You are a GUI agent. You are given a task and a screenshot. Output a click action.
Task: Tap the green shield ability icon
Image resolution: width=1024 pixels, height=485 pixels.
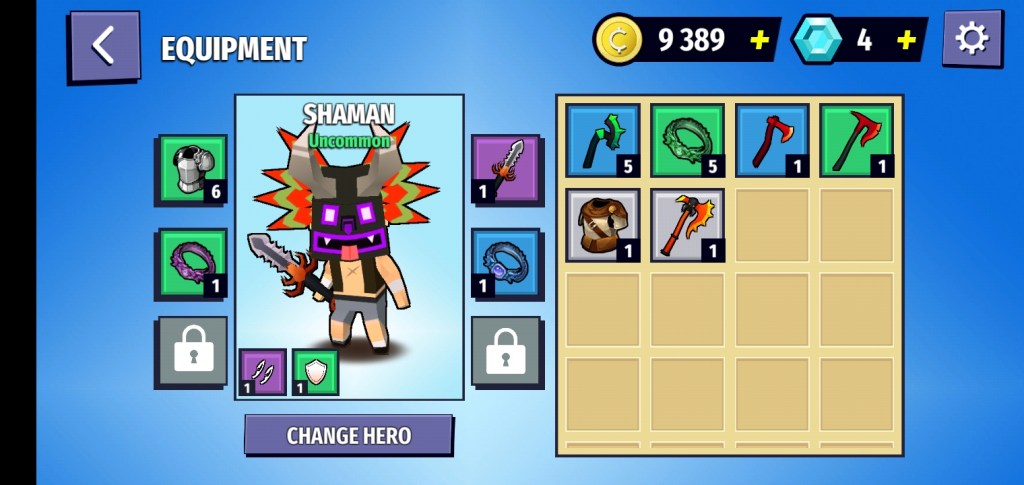315,372
